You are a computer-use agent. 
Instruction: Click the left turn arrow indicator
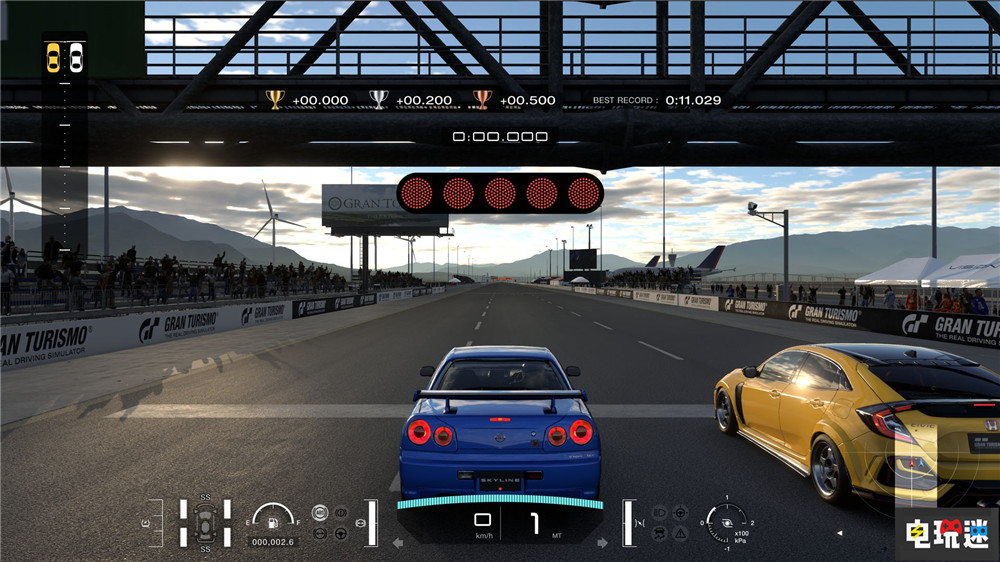click(398, 542)
